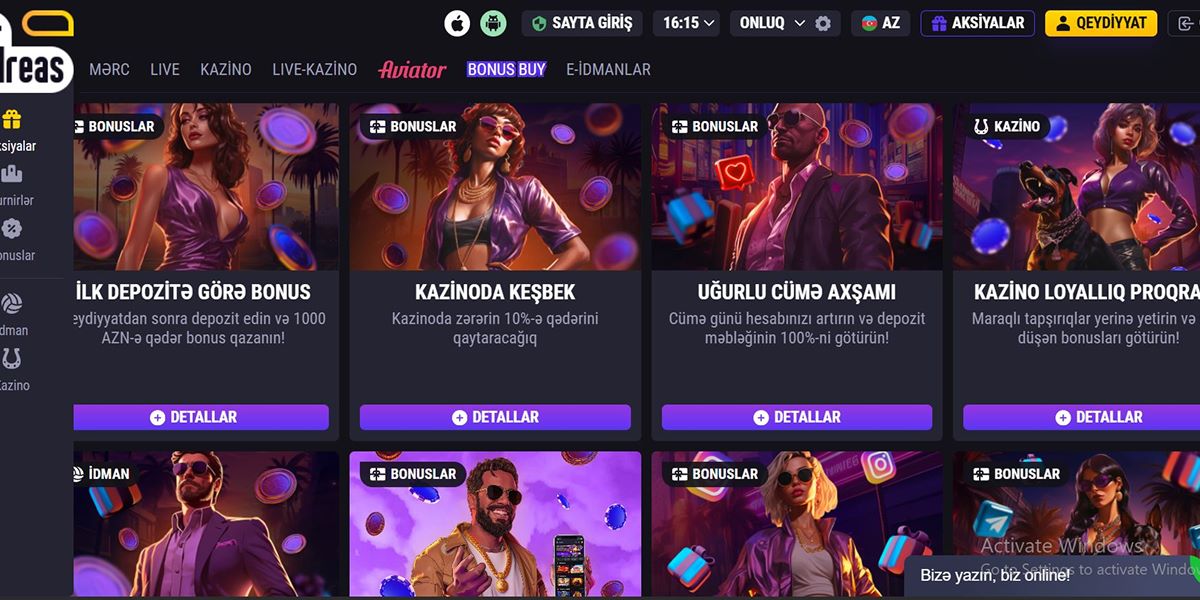The image size is (1200, 600).
Task: Go to the KAZİNO tab
Action: (226, 70)
